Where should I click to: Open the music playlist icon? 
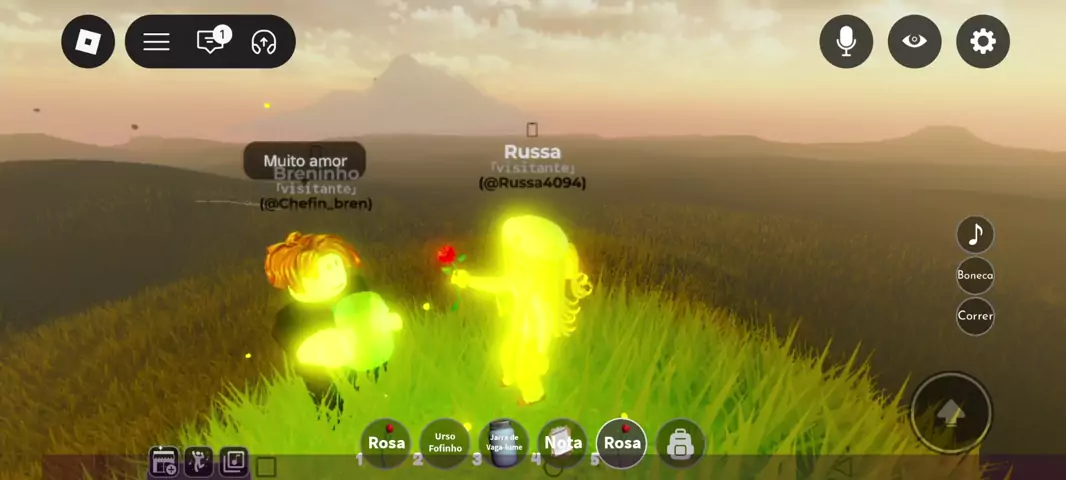point(233,462)
